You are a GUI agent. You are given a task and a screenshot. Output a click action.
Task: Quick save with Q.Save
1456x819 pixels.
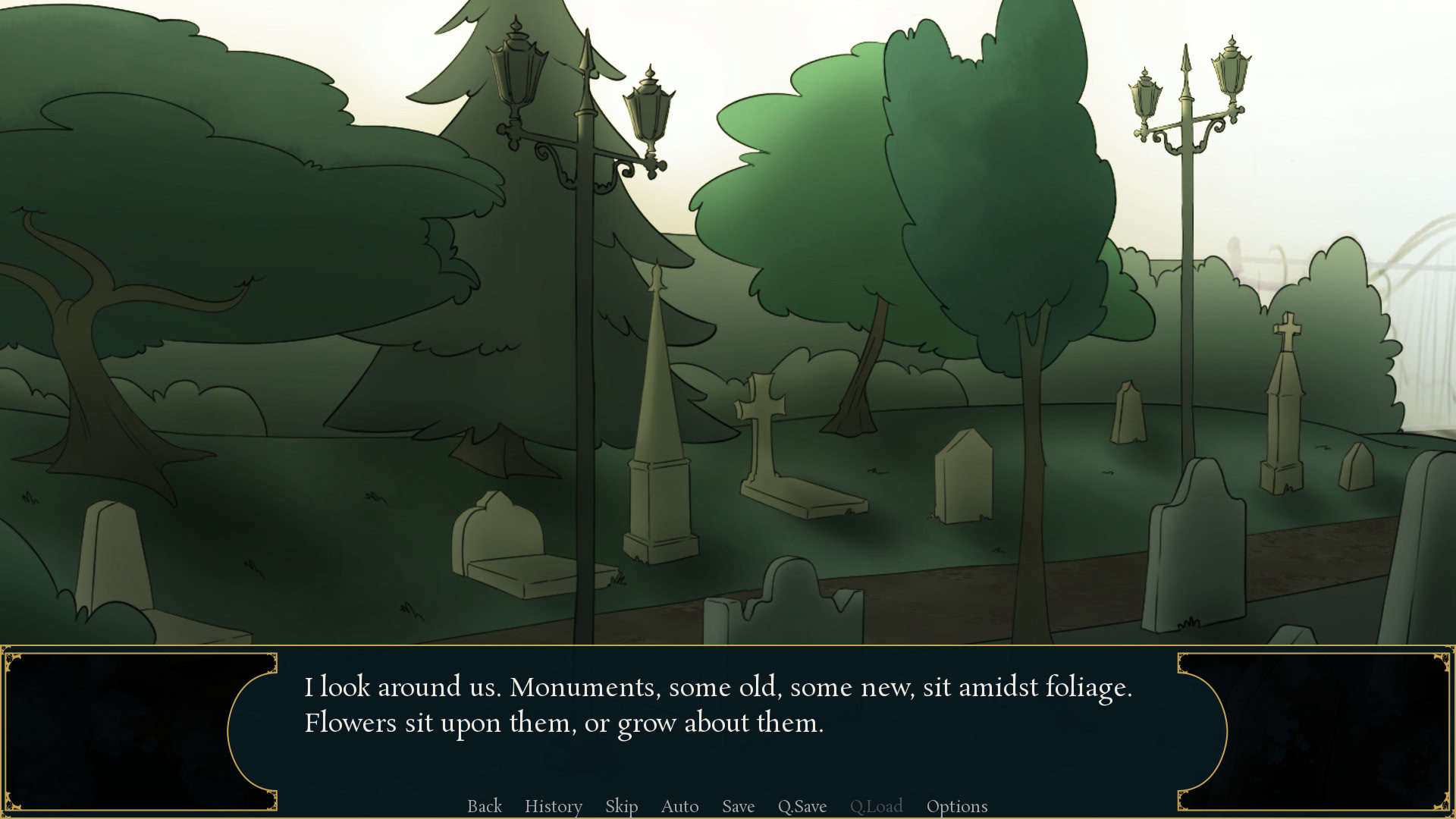[802, 806]
